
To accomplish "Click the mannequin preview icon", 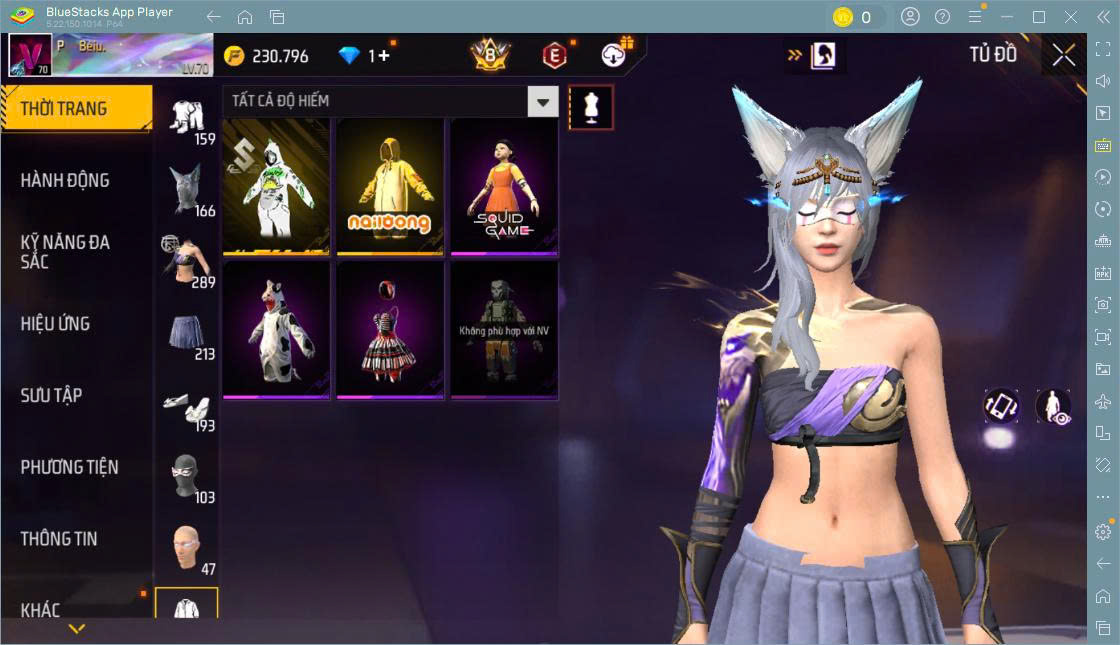I will pyautogui.click(x=591, y=107).
